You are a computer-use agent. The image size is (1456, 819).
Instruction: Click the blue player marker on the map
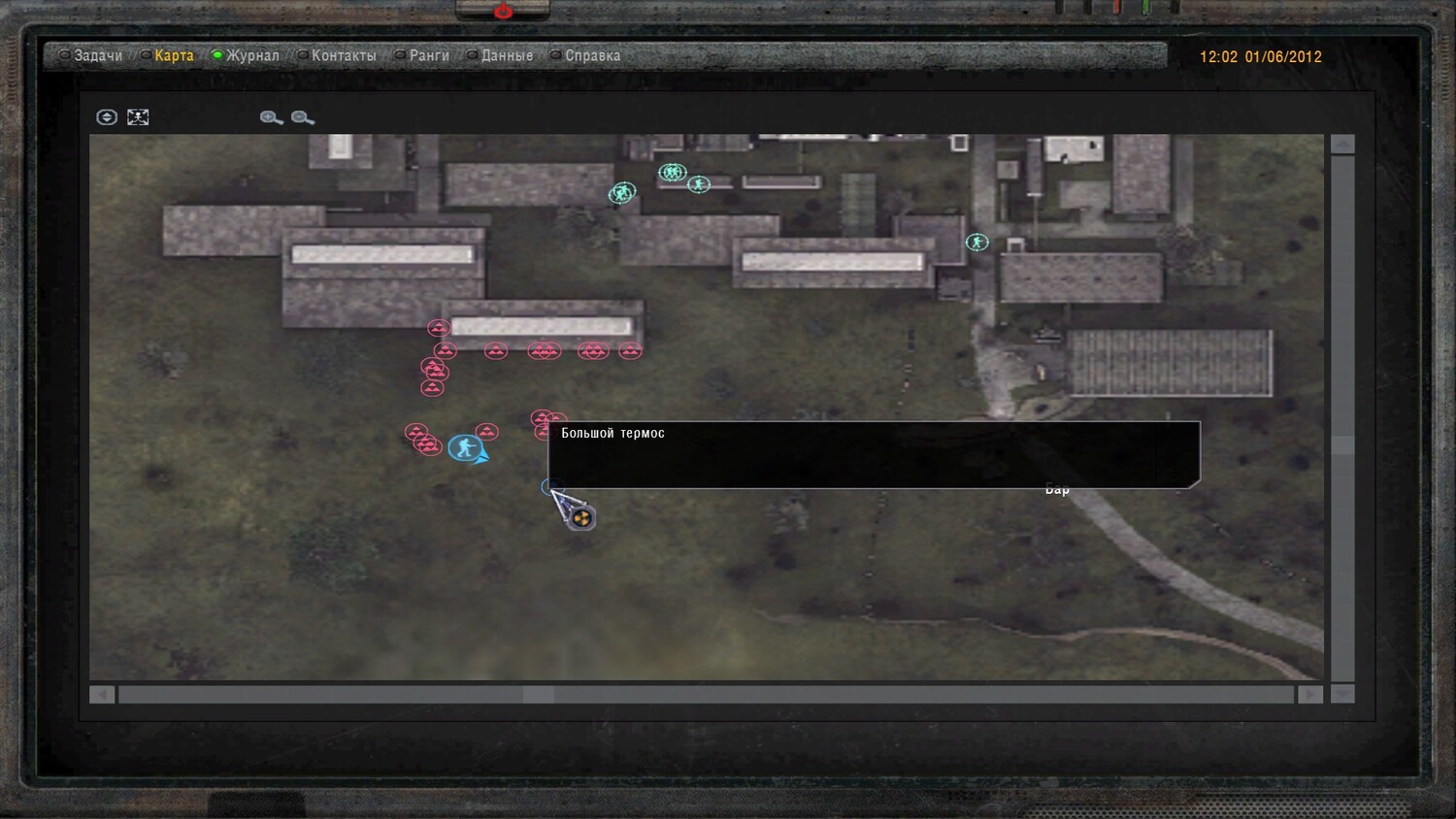click(466, 447)
